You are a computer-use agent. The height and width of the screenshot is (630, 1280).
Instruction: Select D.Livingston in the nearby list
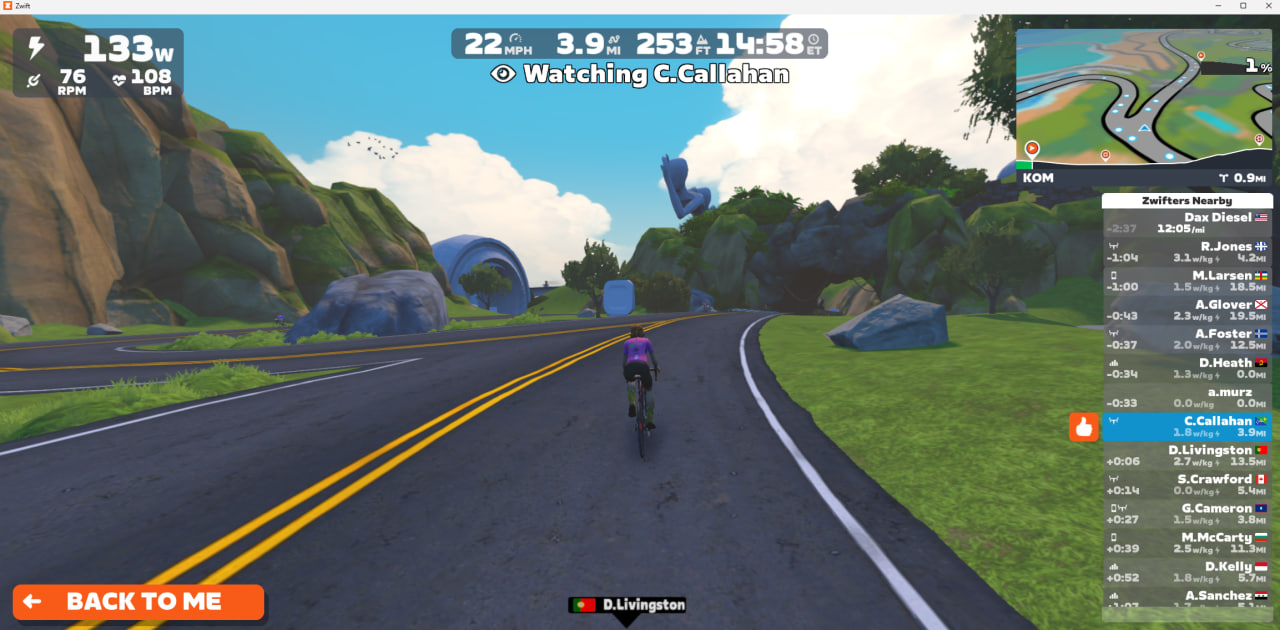(x=1187, y=456)
